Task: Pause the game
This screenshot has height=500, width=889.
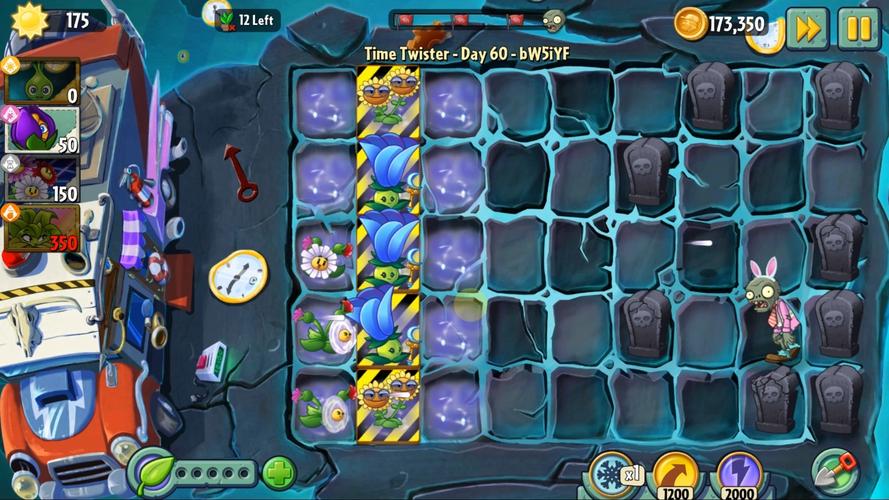Action: pos(858,28)
